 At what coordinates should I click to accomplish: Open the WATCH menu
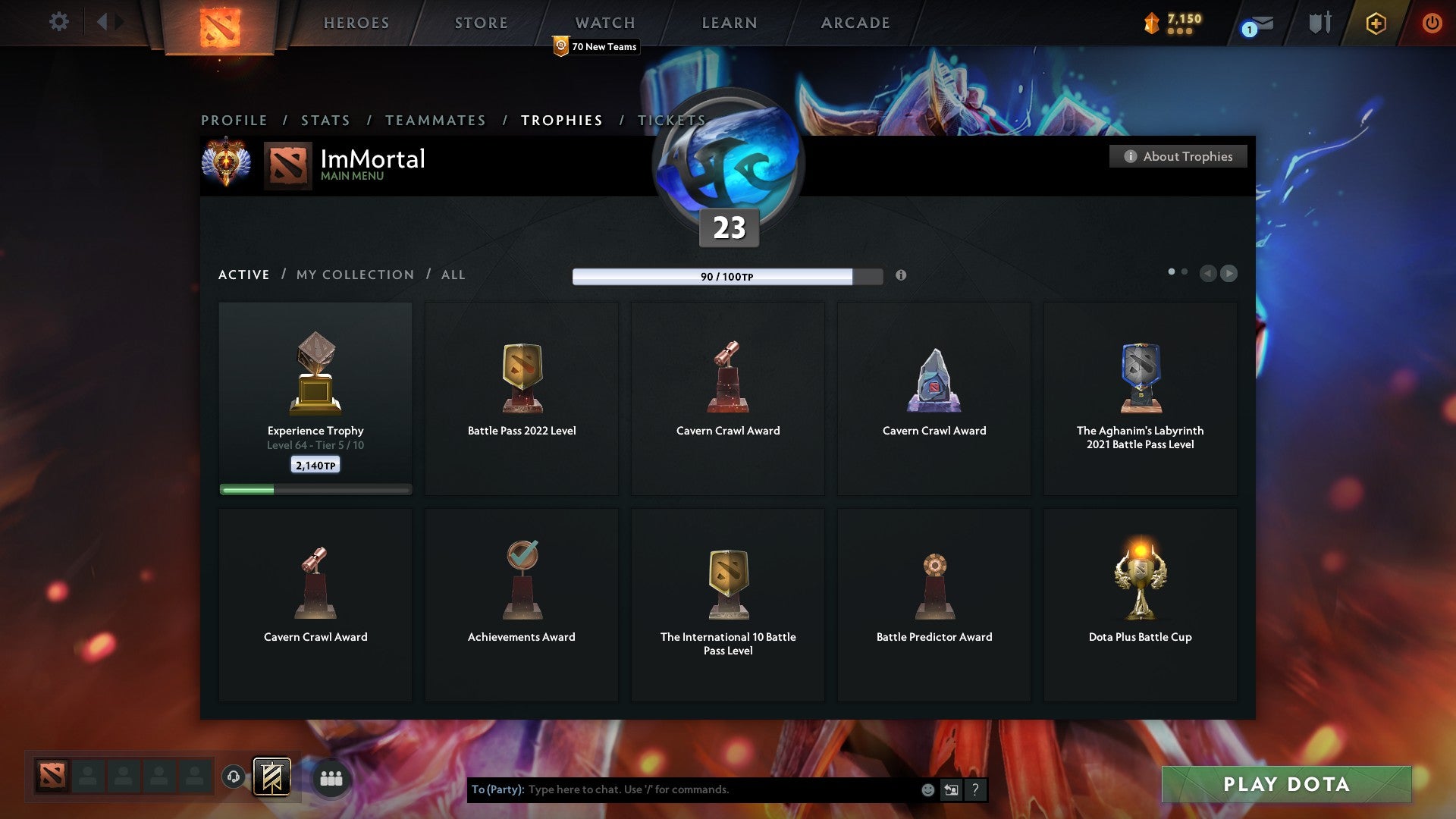(604, 23)
